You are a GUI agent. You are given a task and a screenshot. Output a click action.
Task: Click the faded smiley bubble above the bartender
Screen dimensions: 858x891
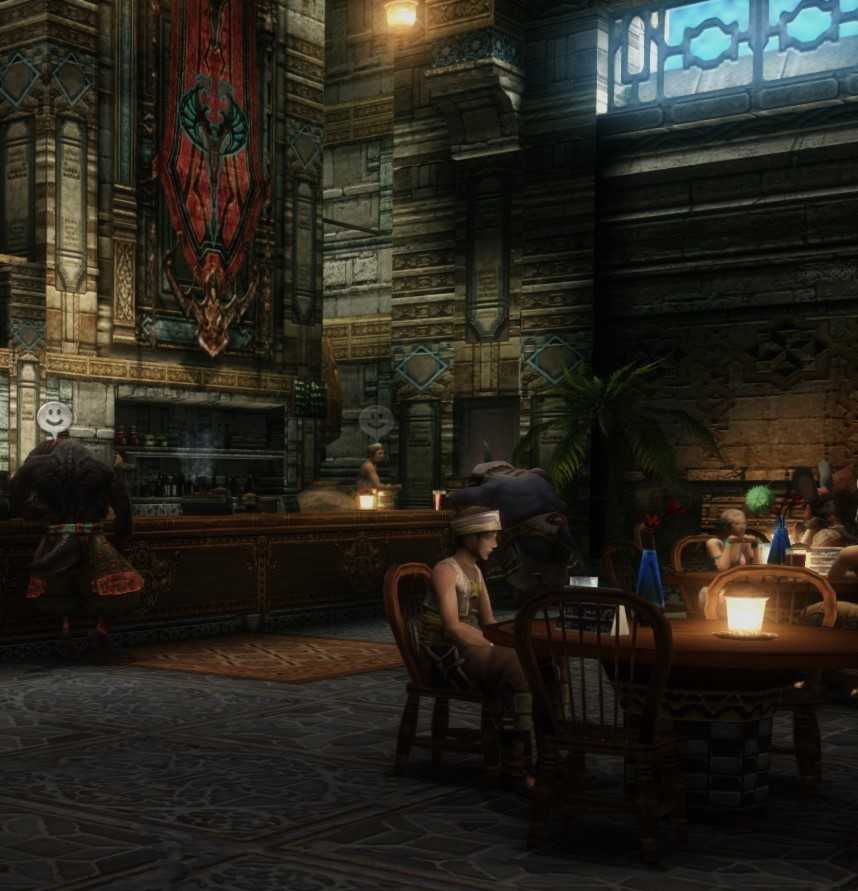tap(376, 422)
